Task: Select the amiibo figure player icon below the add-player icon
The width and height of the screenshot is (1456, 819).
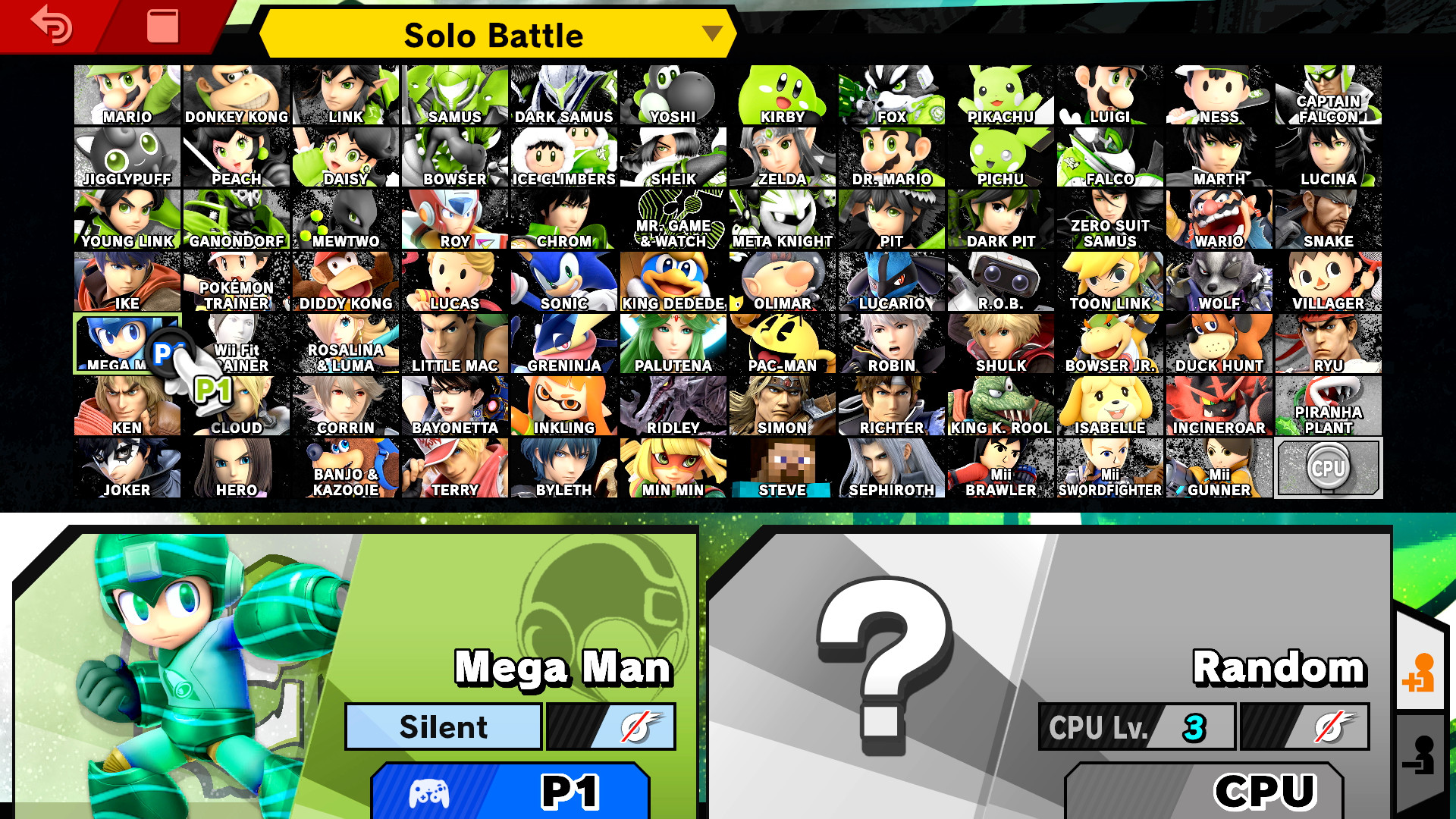Action: pos(1423,753)
